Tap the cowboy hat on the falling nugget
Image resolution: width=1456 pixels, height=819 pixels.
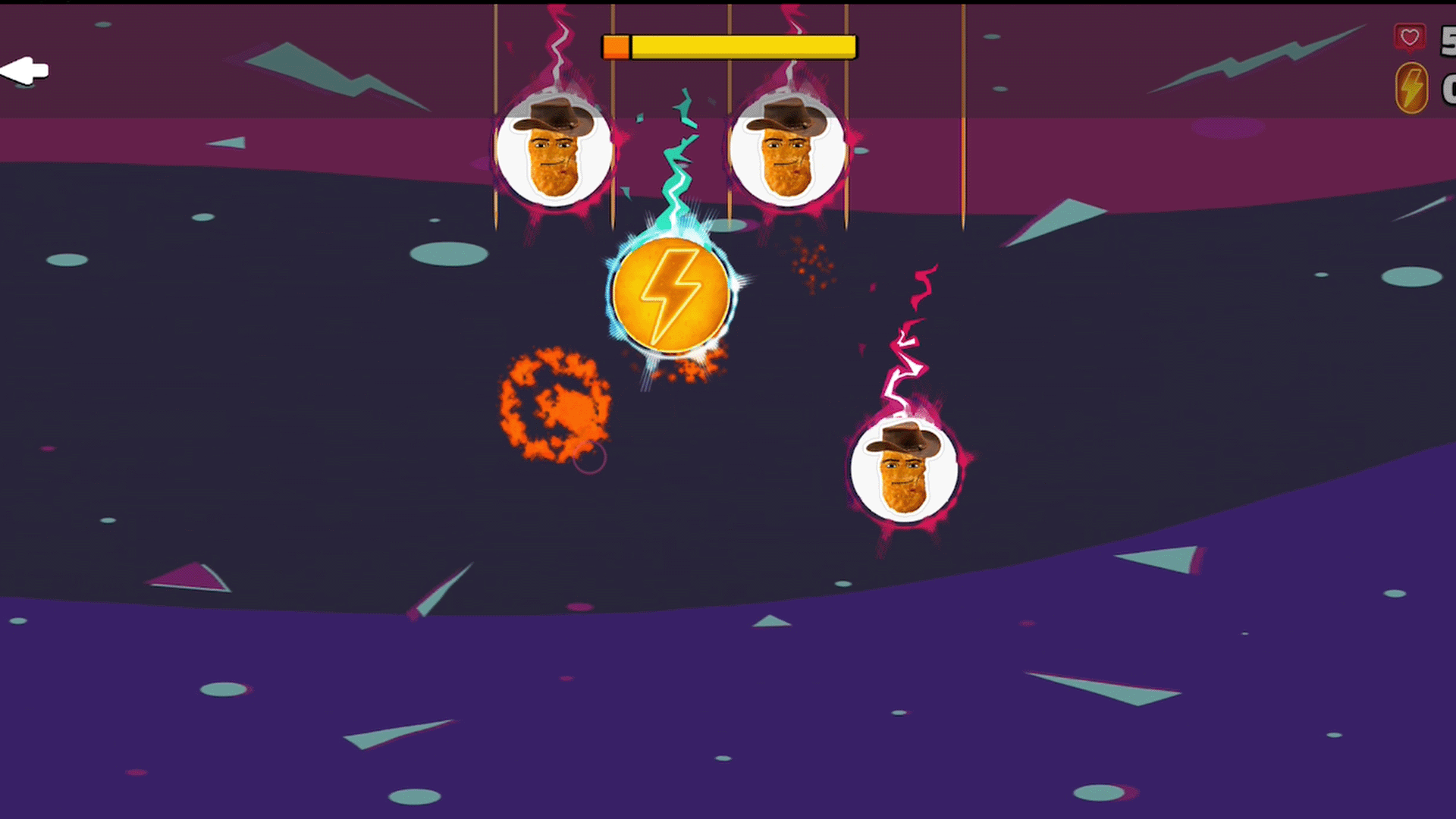[x=904, y=440]
